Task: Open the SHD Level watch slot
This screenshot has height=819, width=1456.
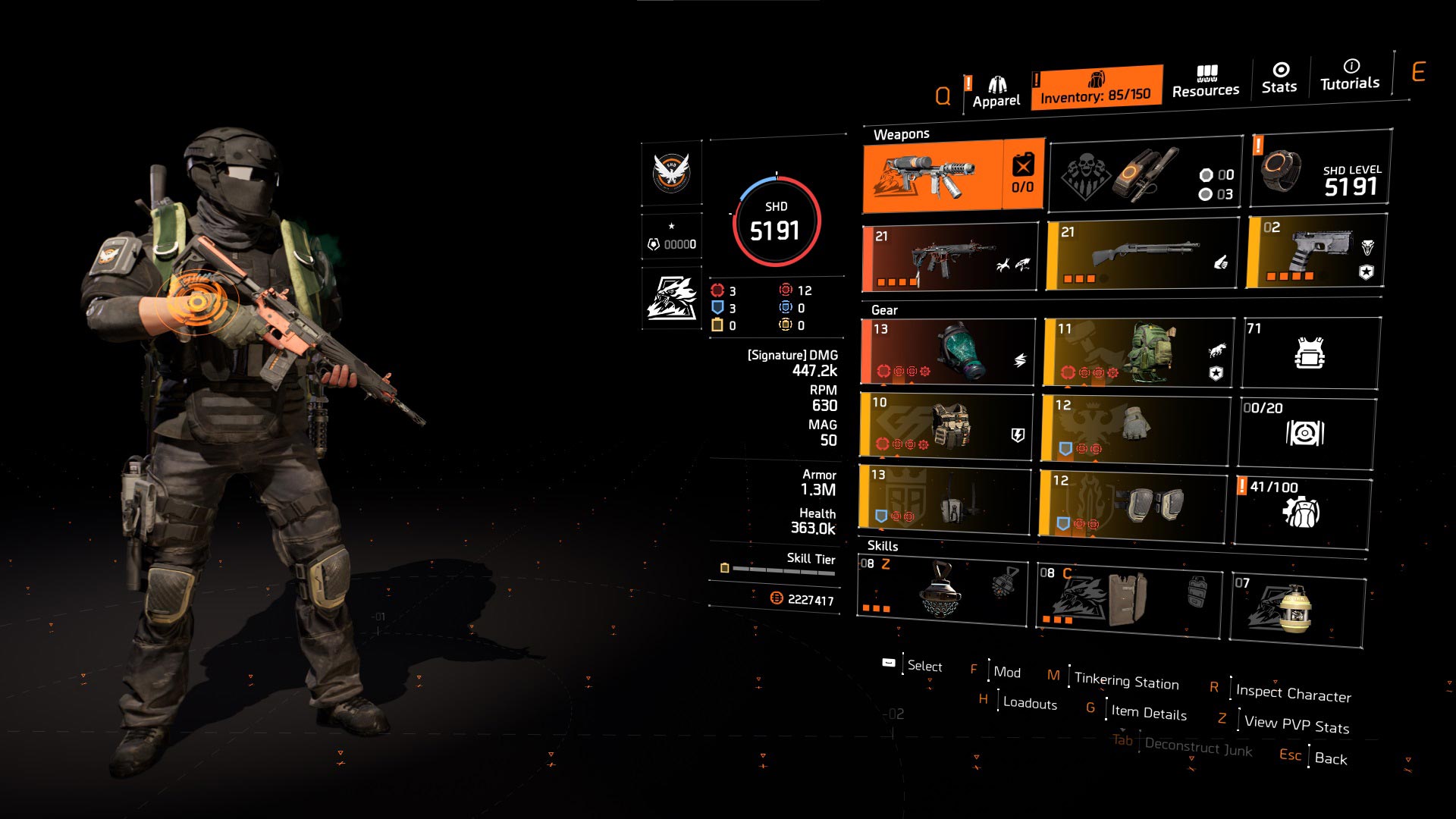Action: (x=1320, y=168)
